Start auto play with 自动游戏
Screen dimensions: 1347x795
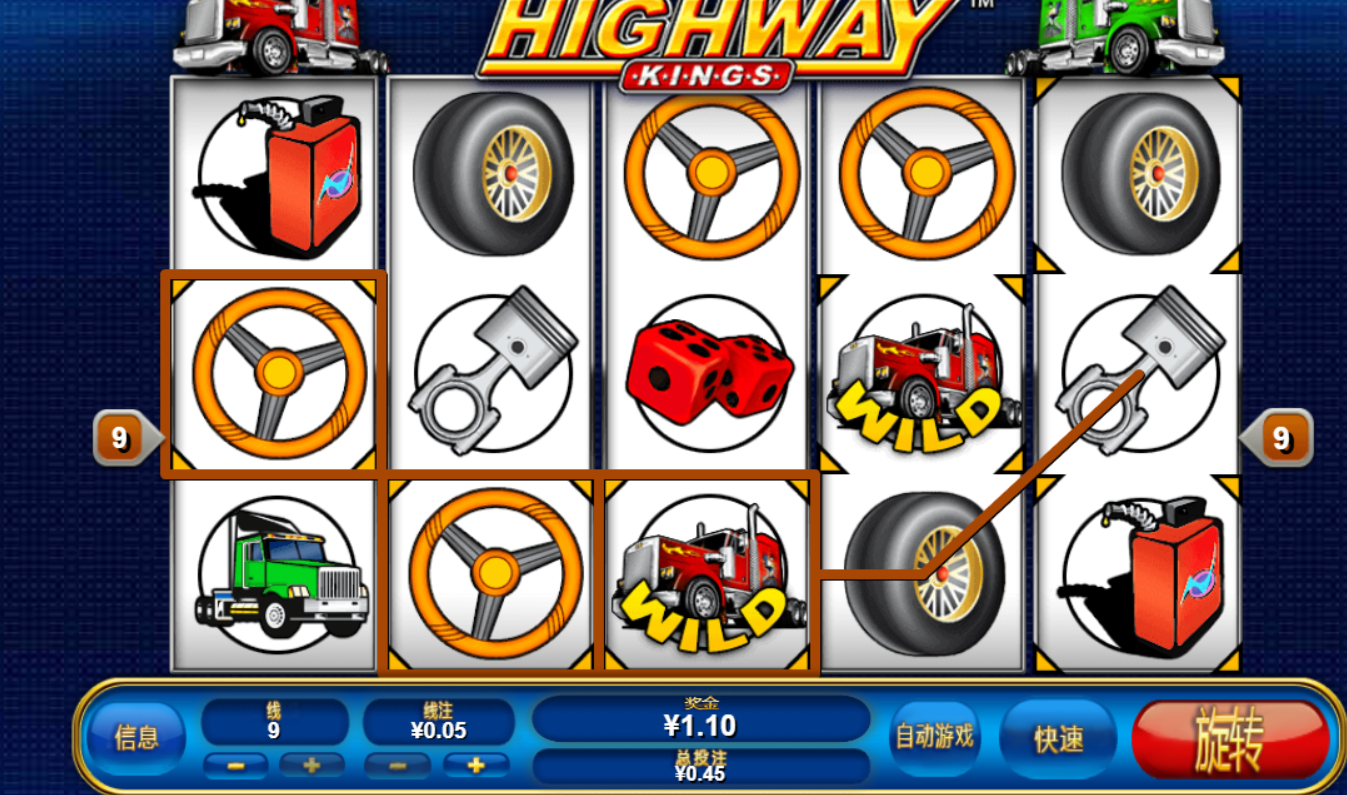[934, 738]
